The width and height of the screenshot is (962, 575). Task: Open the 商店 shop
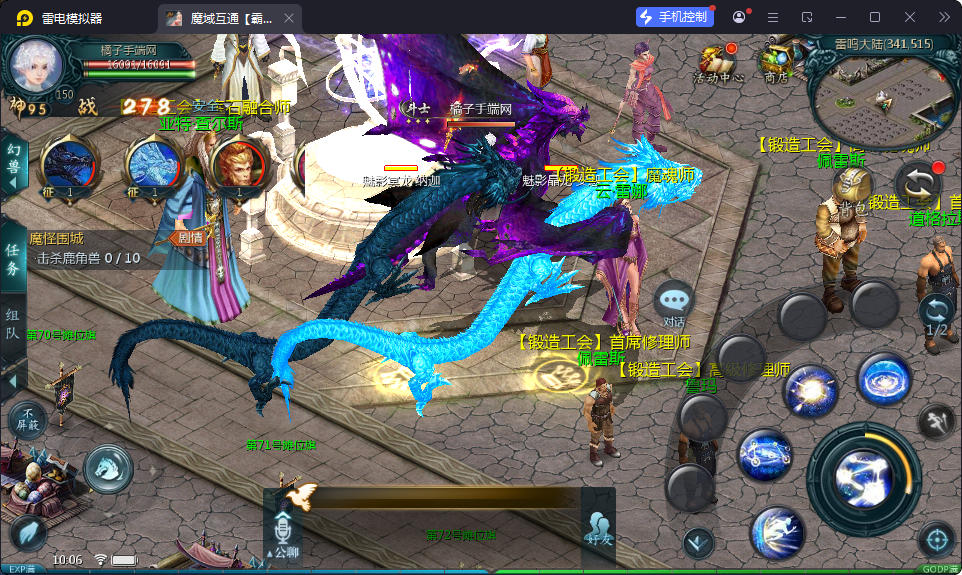click(x=775, y=62)
